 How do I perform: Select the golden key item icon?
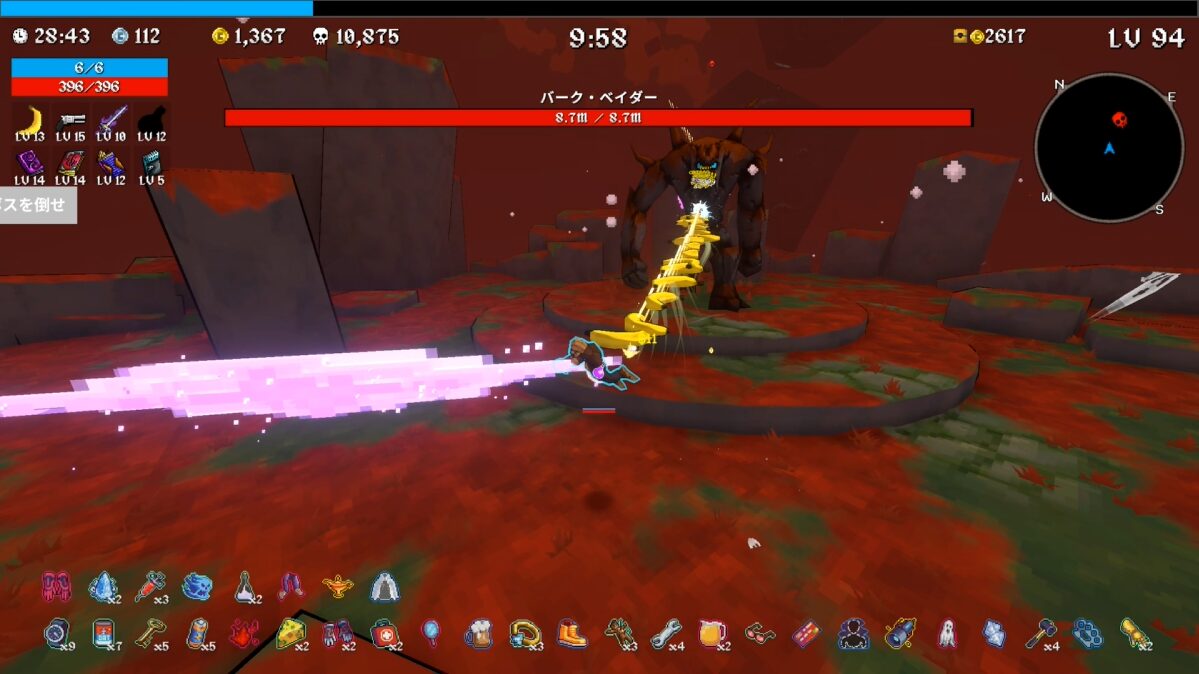149,633
